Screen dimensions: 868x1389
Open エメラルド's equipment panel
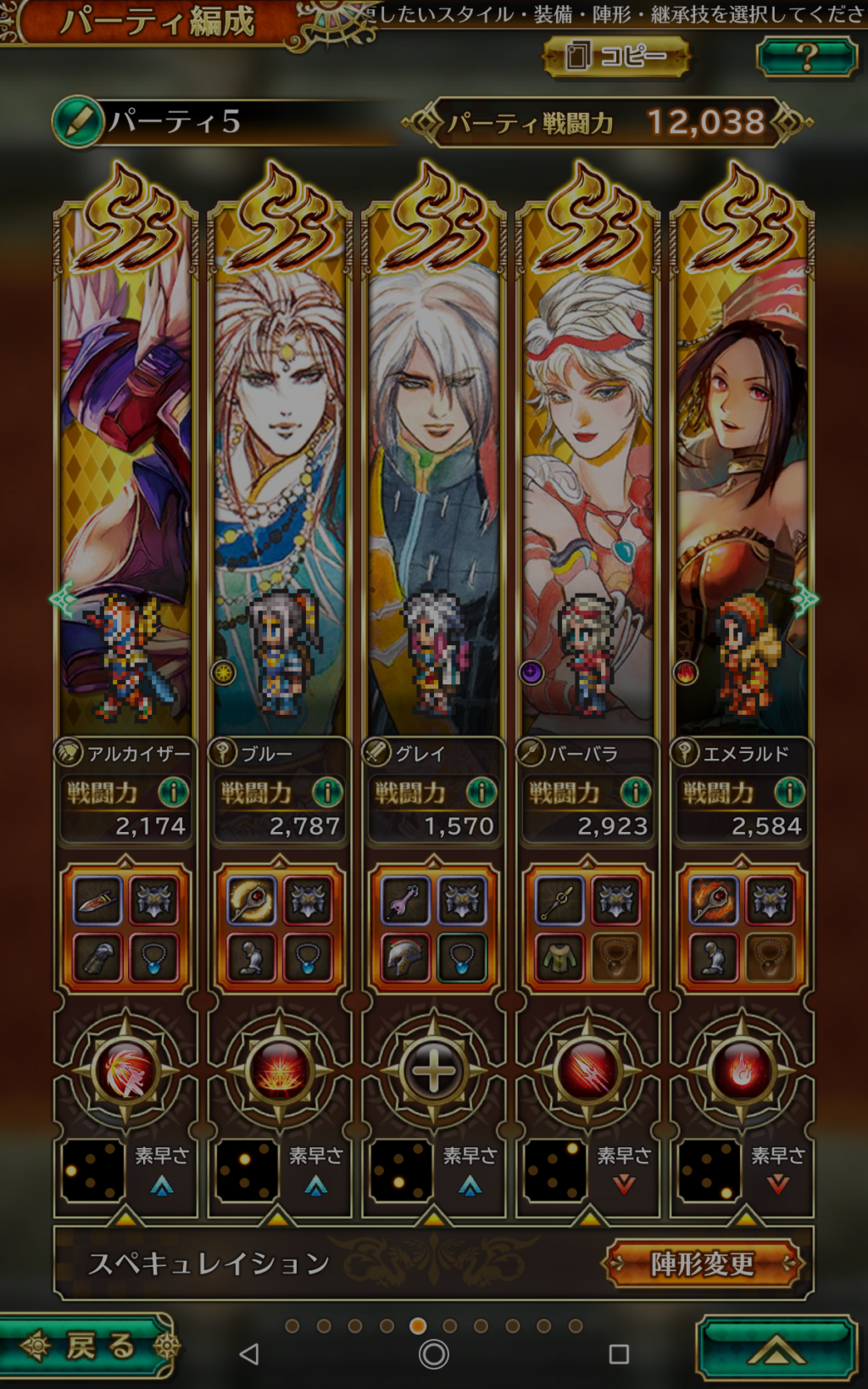pyautogui.click(x=743, y=929)
